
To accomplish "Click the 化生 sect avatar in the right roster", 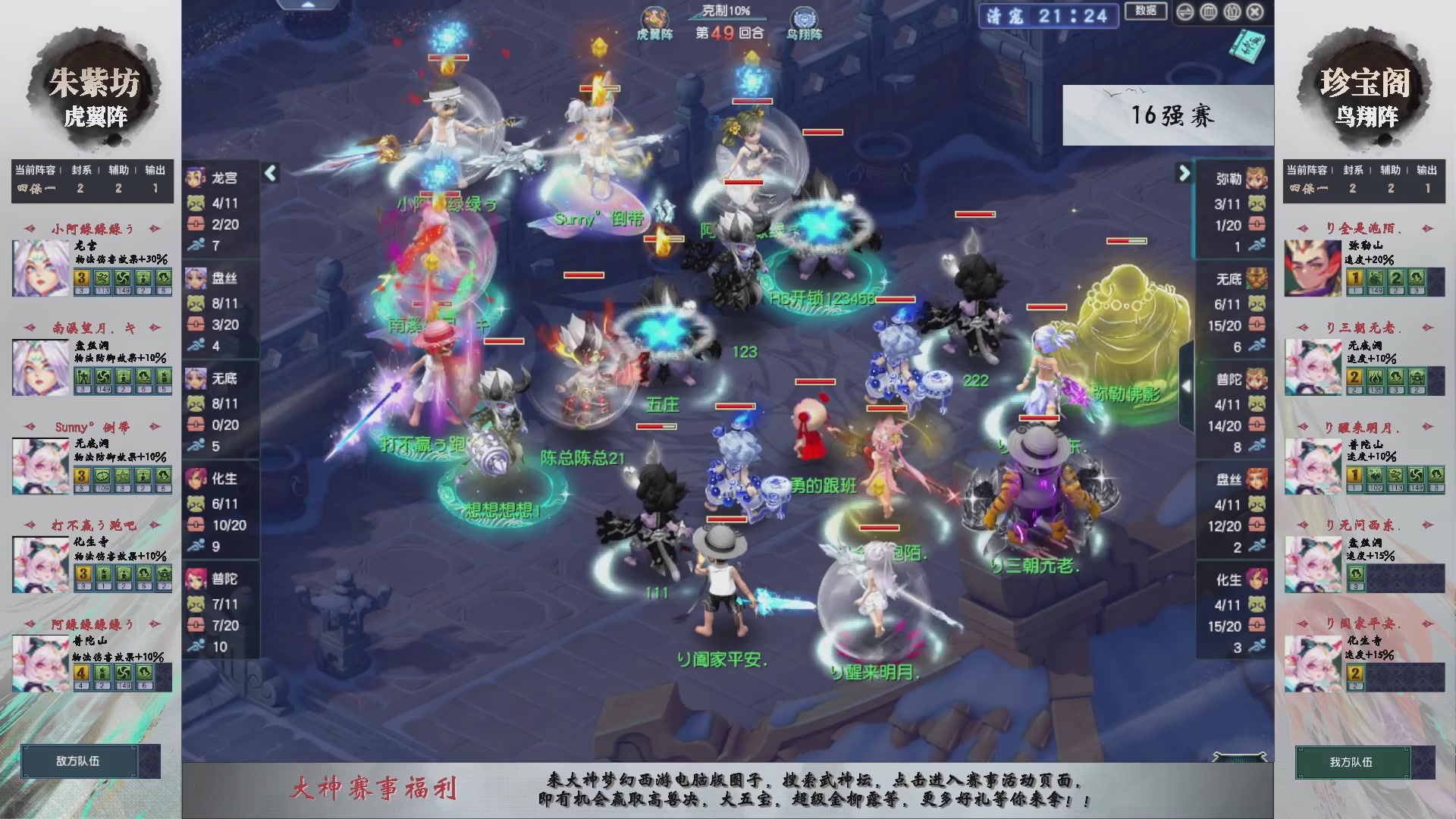I will point(1257,580).
